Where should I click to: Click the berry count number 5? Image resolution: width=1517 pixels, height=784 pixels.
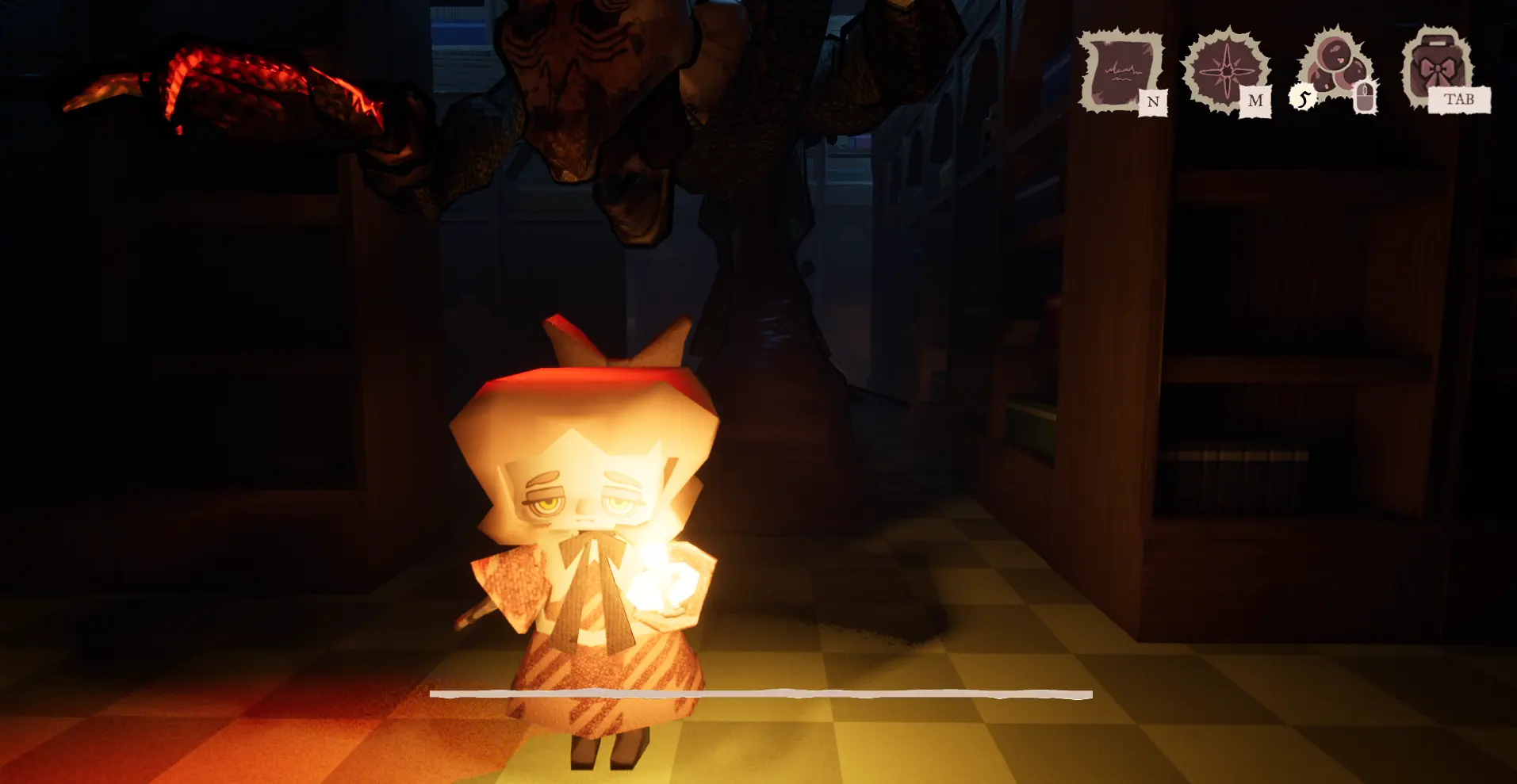(1303, 98)
